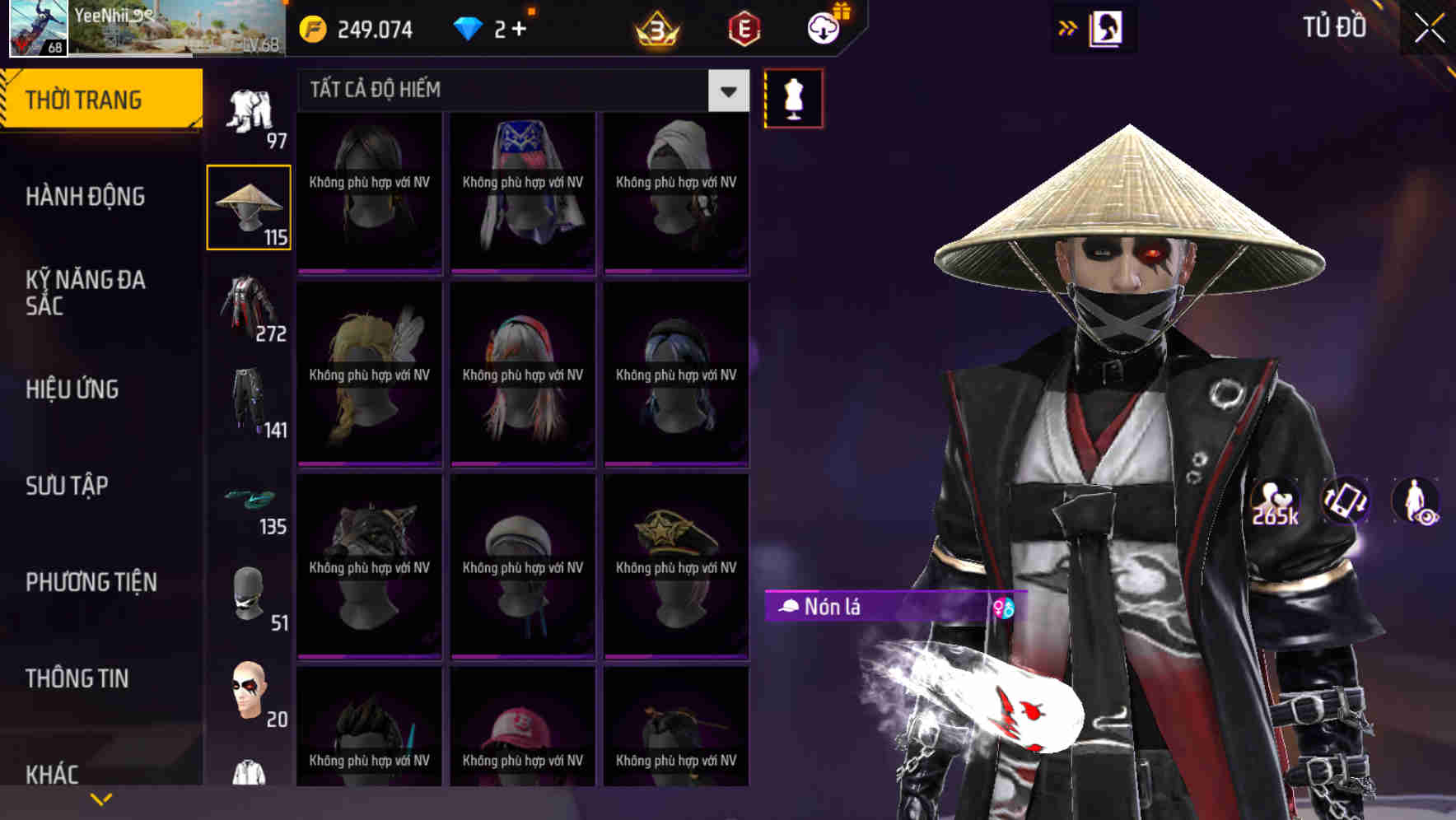Select the conical hat category icon
The image size is (1456, 820).
coord(248,204)
